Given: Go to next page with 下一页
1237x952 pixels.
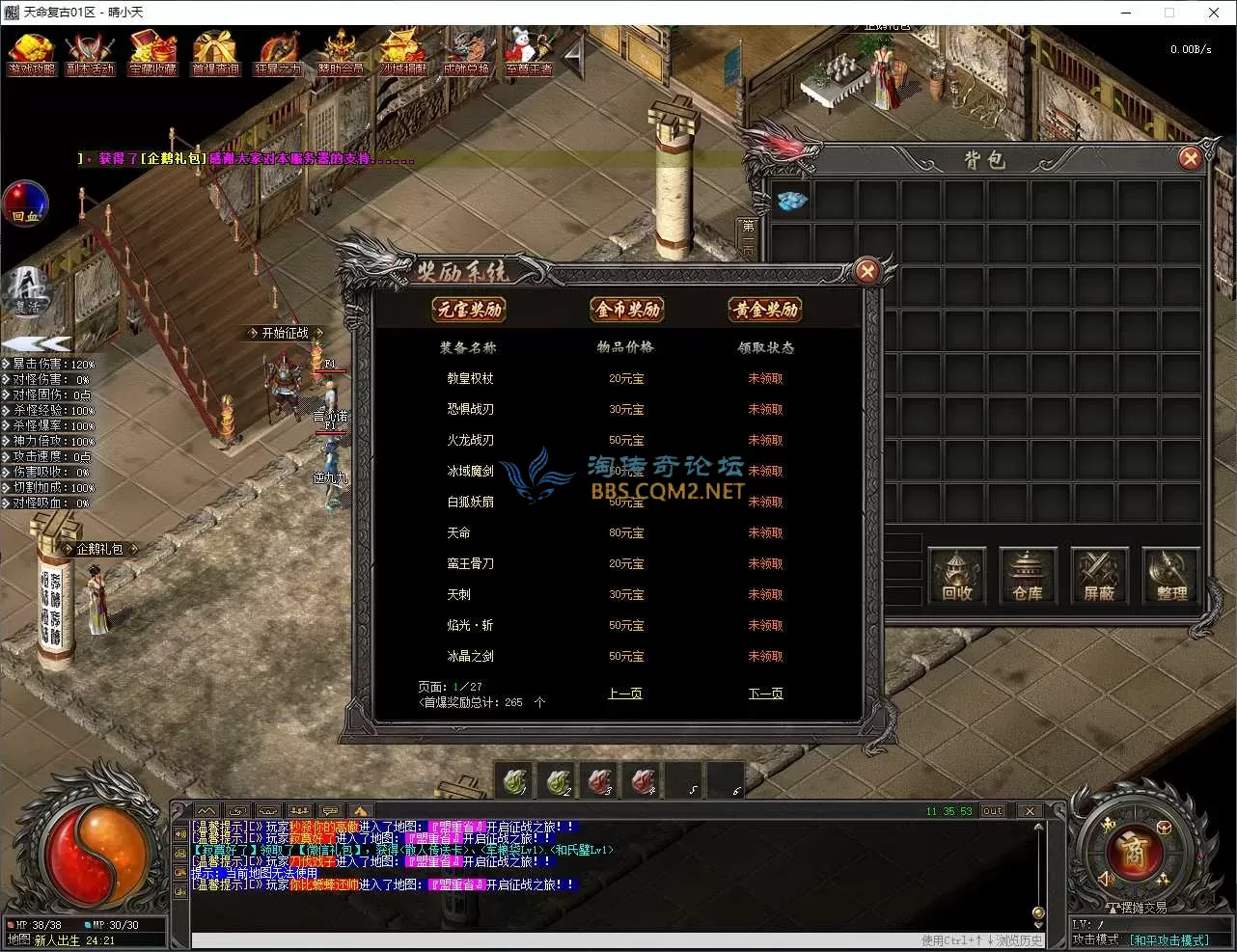Looking at the screenshot, I should point(765,694).
